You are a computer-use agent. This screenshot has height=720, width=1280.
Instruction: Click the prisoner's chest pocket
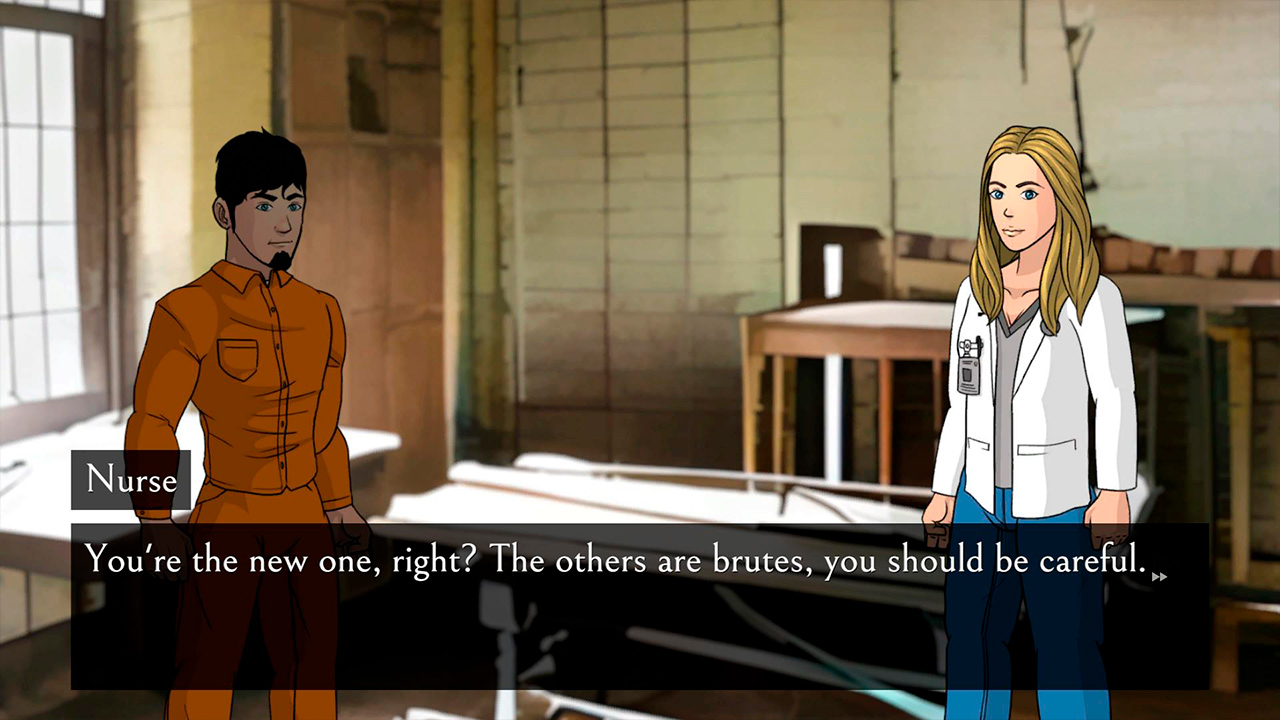(238, 360)
